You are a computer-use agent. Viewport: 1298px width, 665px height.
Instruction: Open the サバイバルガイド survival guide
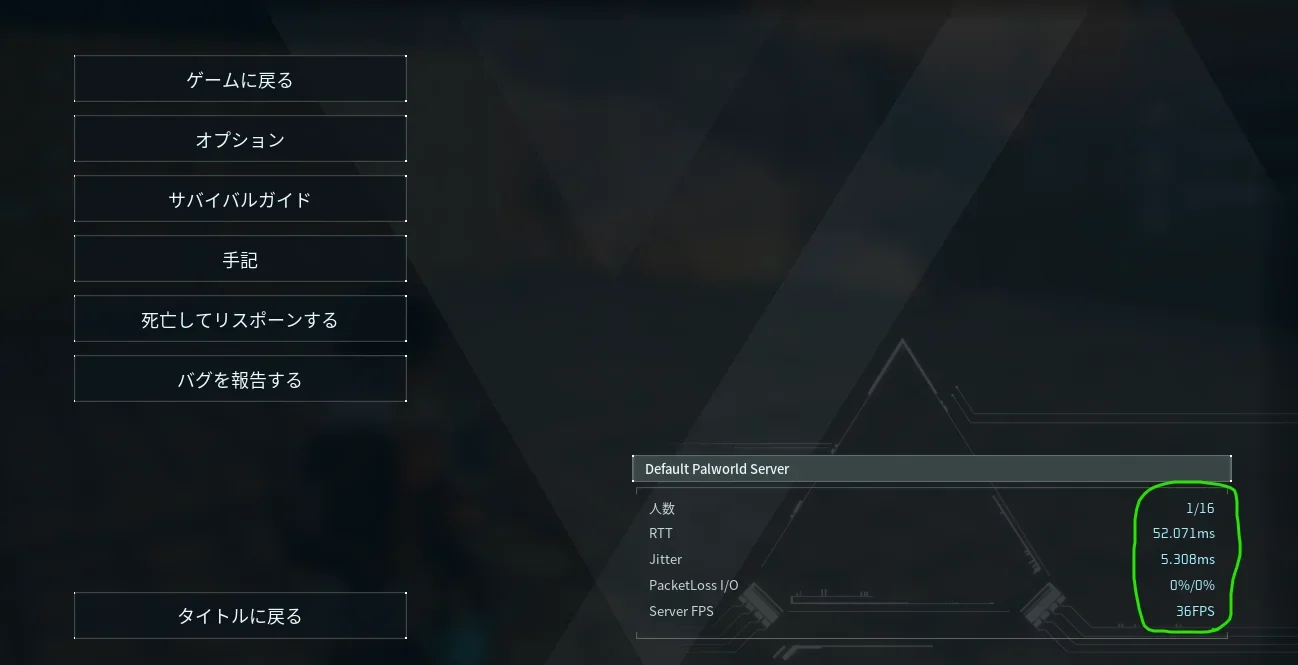pyautogui.click(x=240, y=200)
